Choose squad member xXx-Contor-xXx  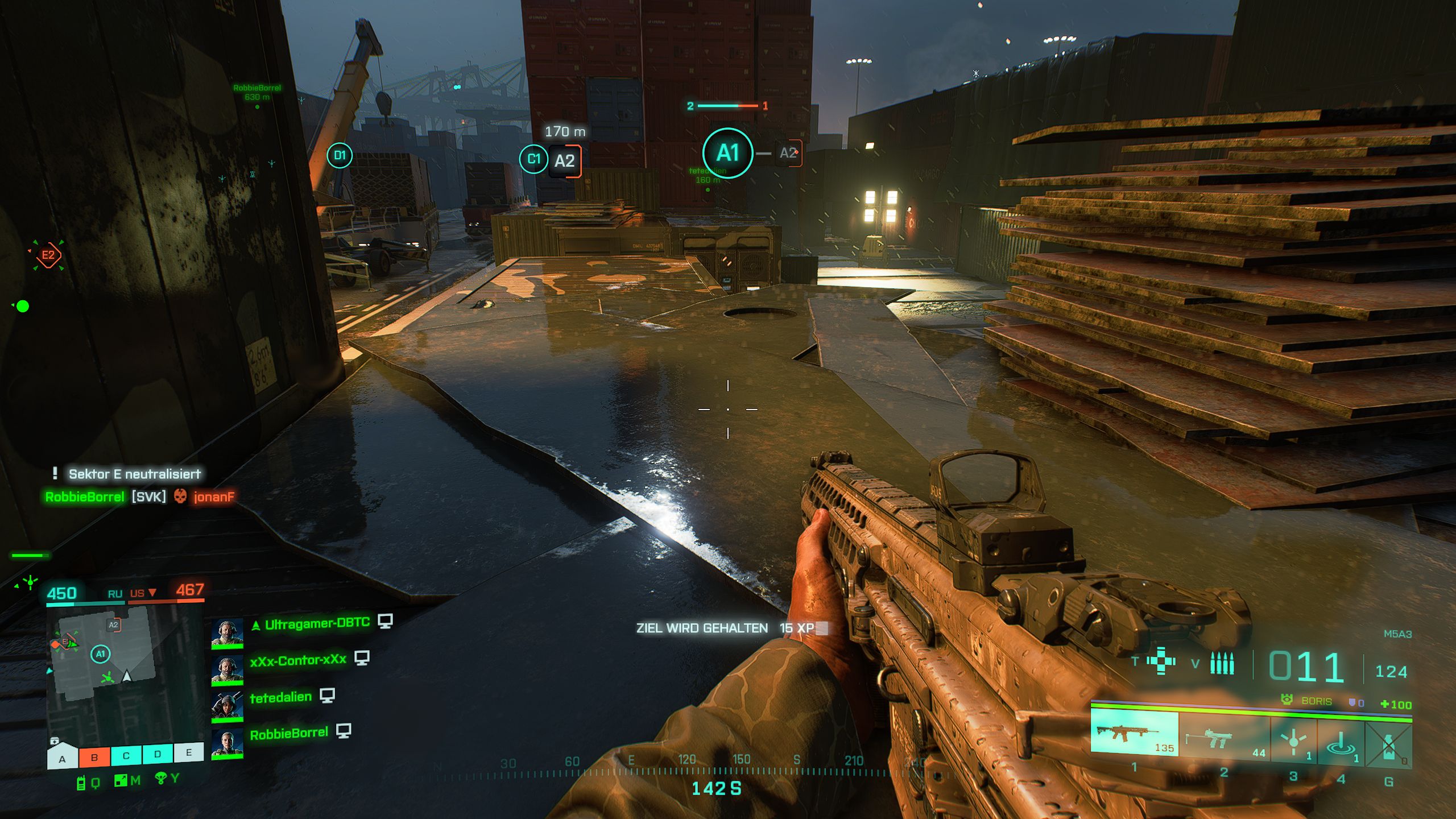[x=298, y=660]
